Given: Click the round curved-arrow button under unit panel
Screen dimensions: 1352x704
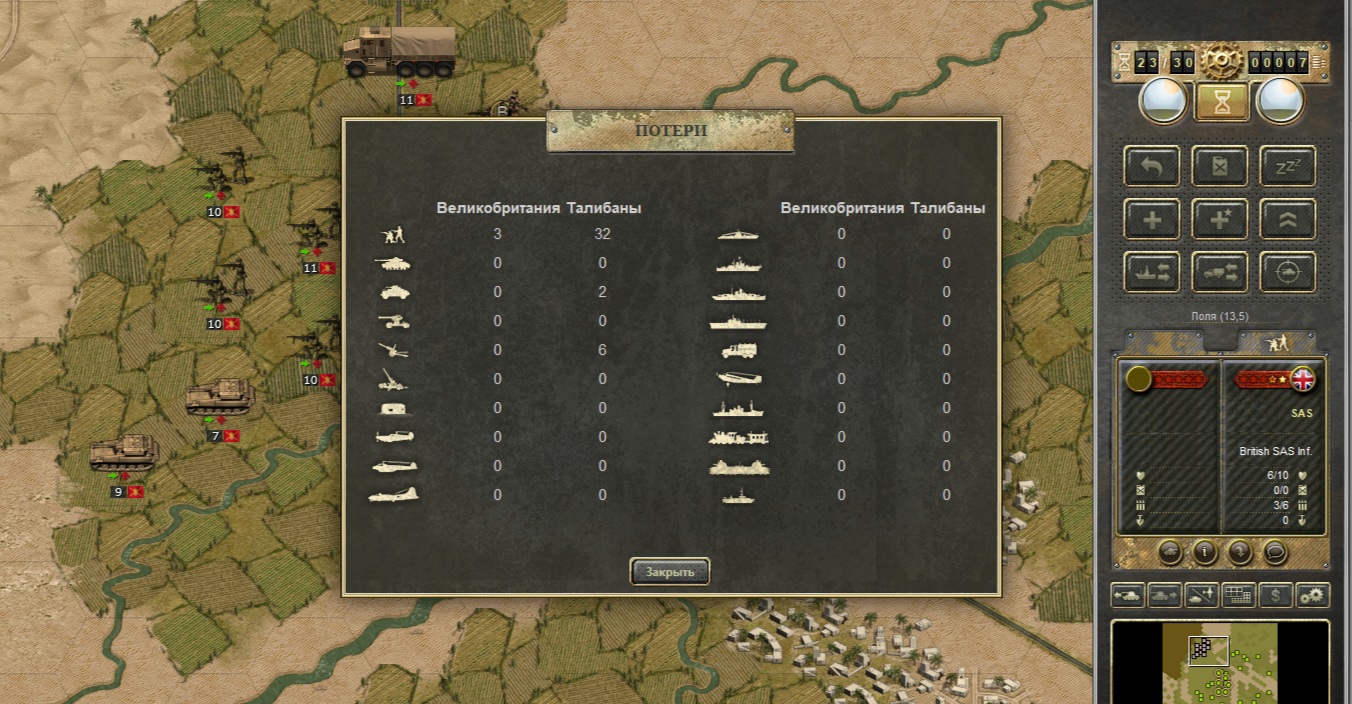Looking at the screenshot, I should [x=1240, y=551].
